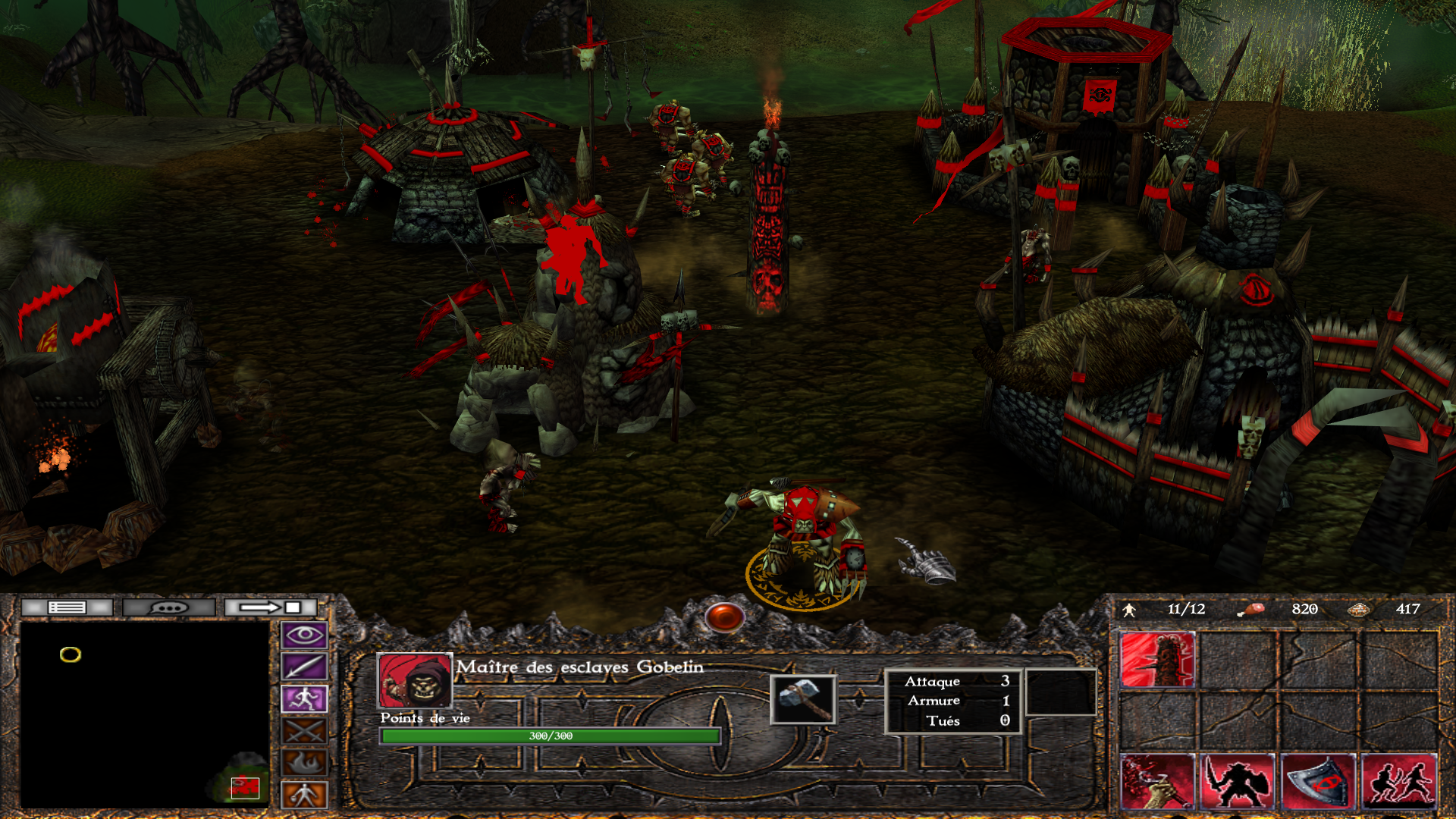Choose the flame icon beside the minimap
1456x819 pixels.
(304, 763)
